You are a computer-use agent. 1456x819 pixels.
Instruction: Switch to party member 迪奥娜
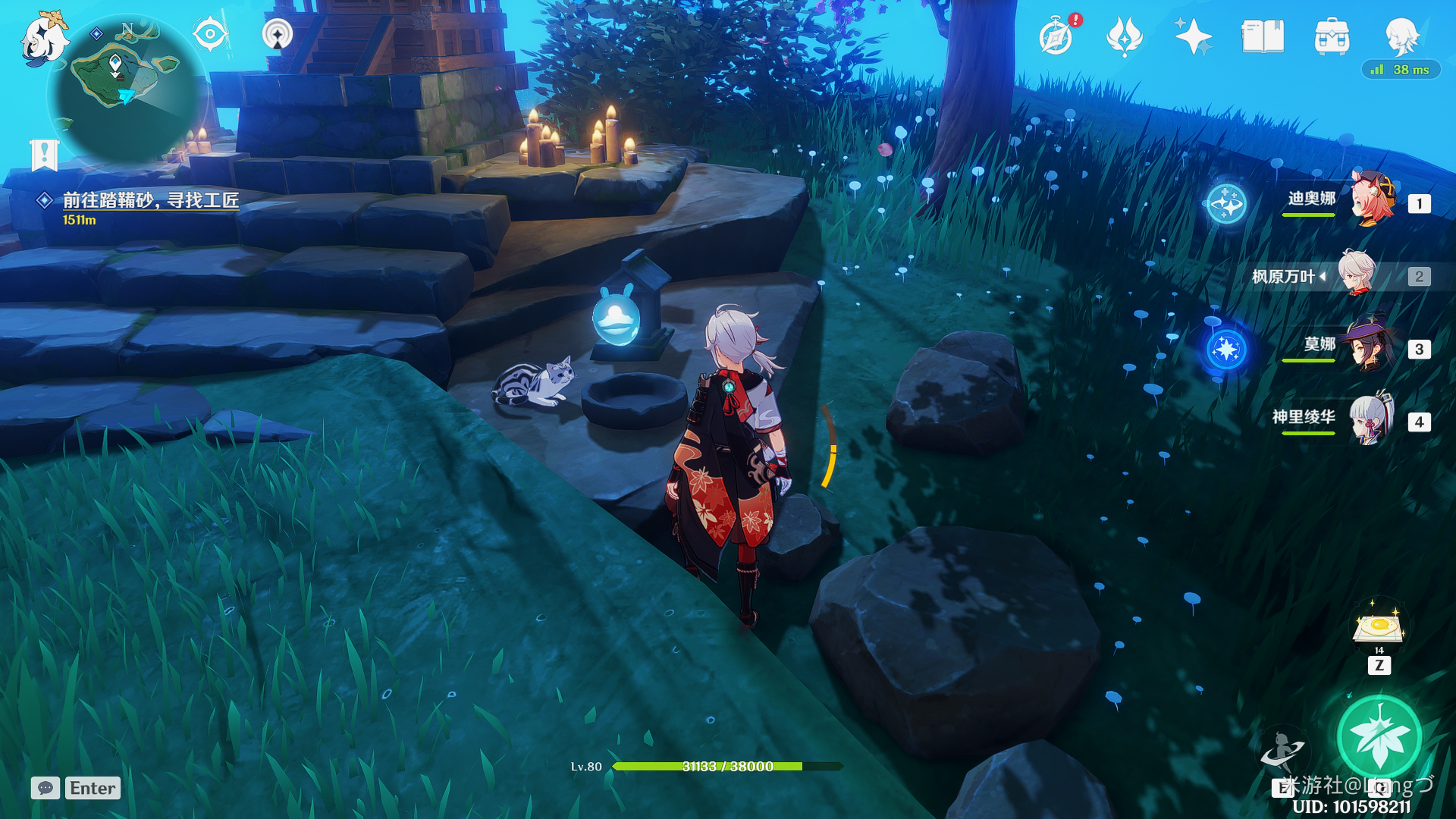click(1371, 200)
